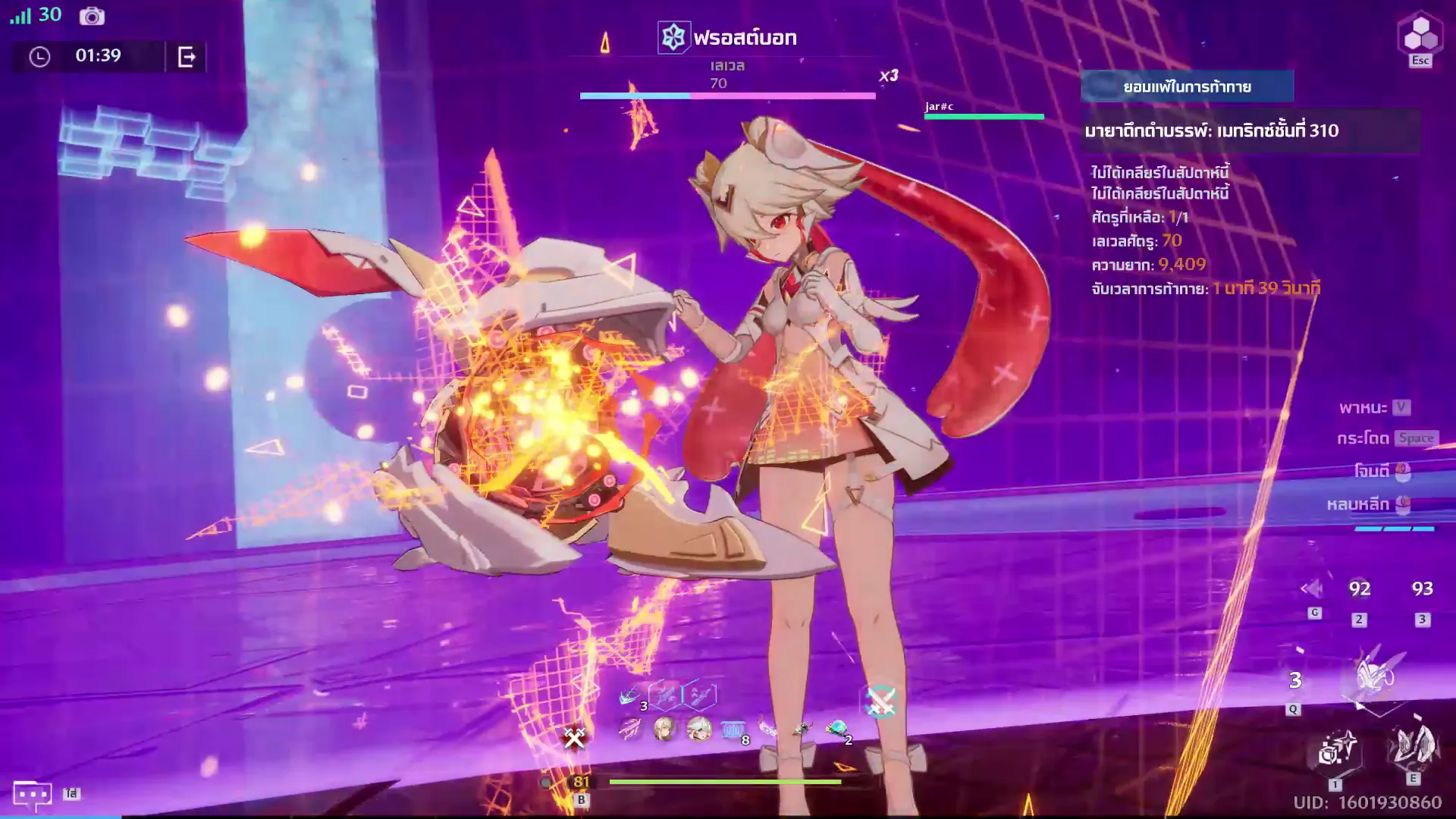The height and width of the screenshot is (819, 1456).
Task: Switch to the weapon charged at 93
Action: (x=1422, y=589)
